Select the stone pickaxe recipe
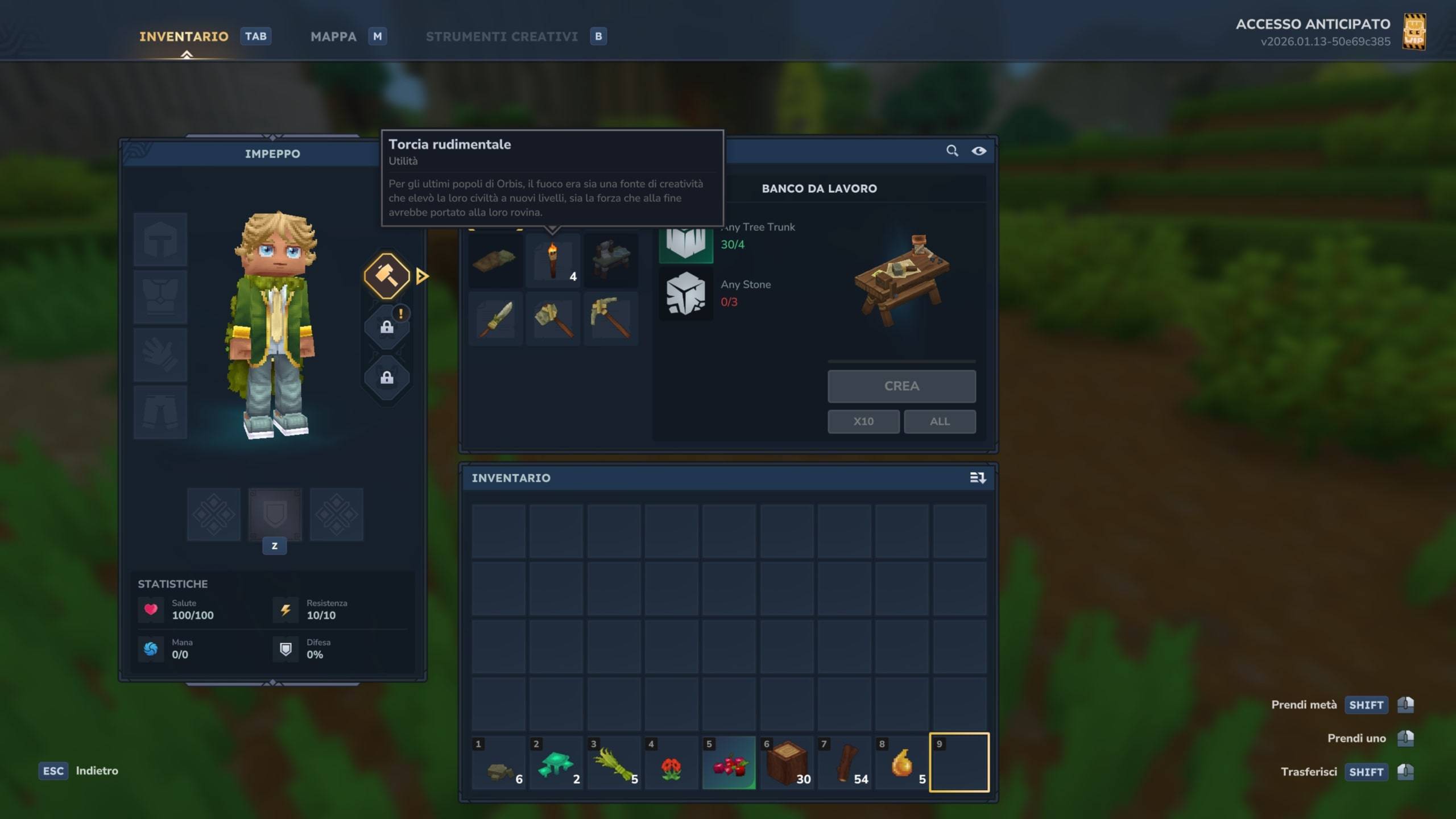Viewport: 1456px width, 819px height. [x=612, y=318]
